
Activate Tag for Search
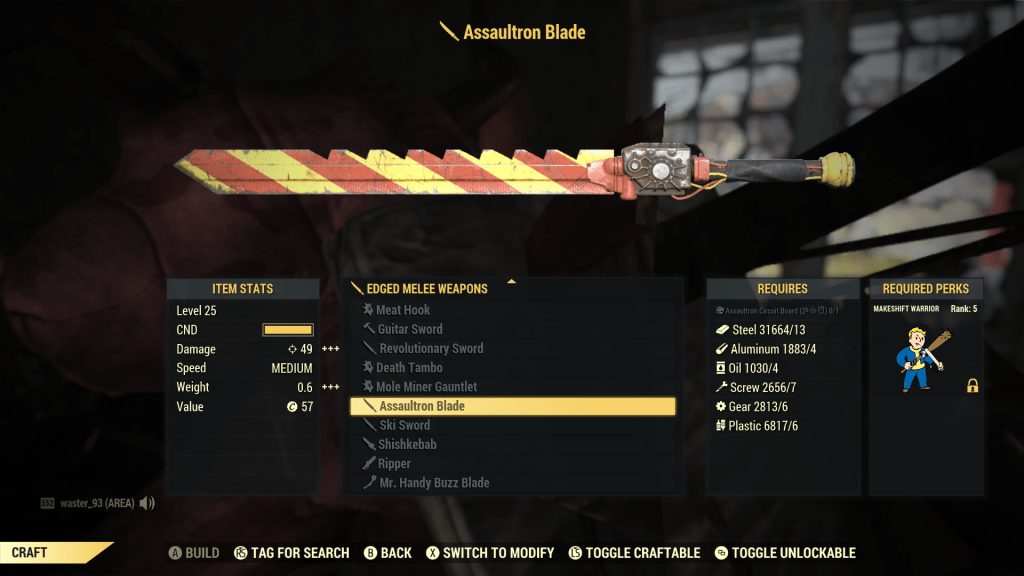291,553
